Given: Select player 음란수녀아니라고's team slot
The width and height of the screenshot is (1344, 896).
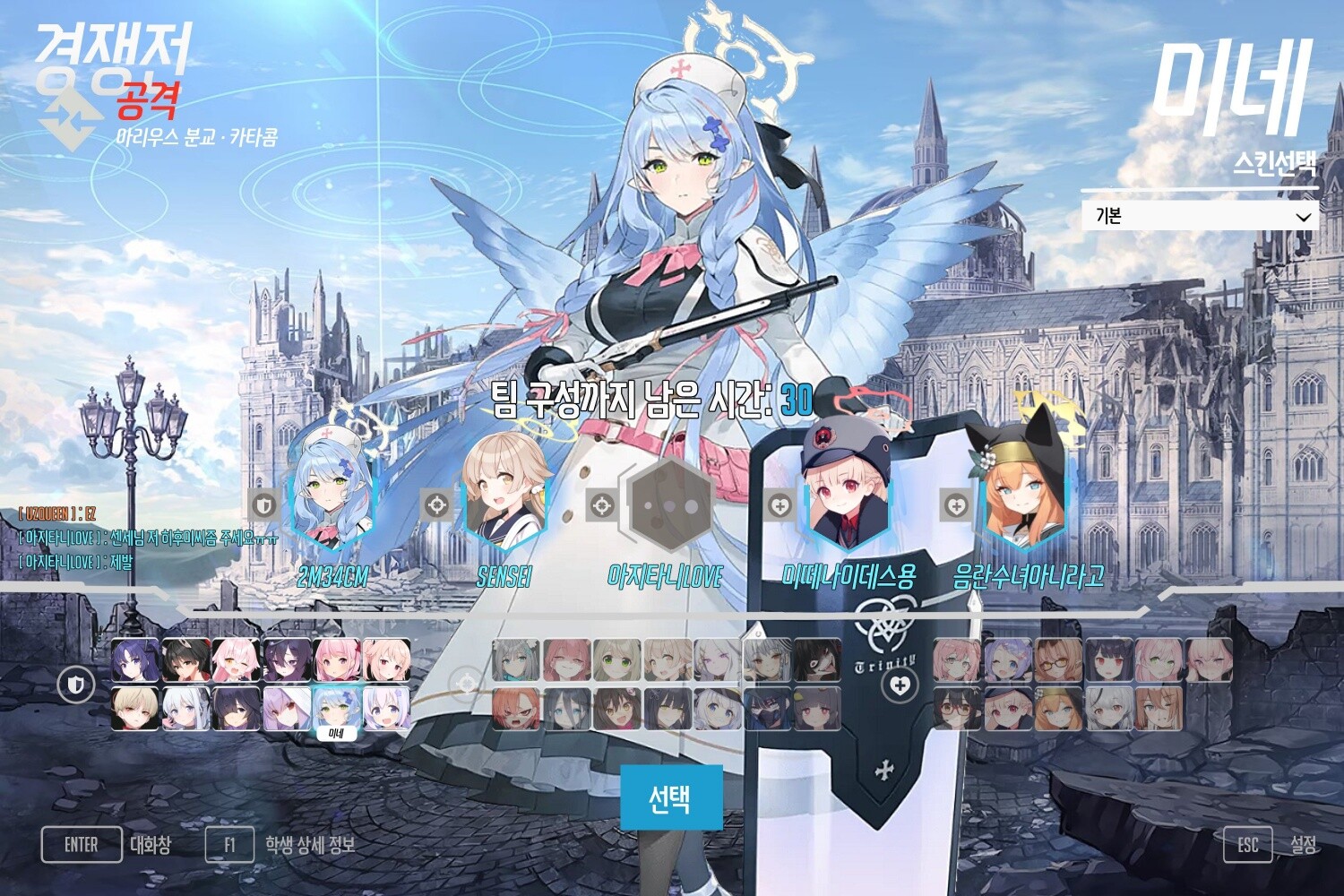Looking at the screenshot, I should click(x=1023, y=500).
